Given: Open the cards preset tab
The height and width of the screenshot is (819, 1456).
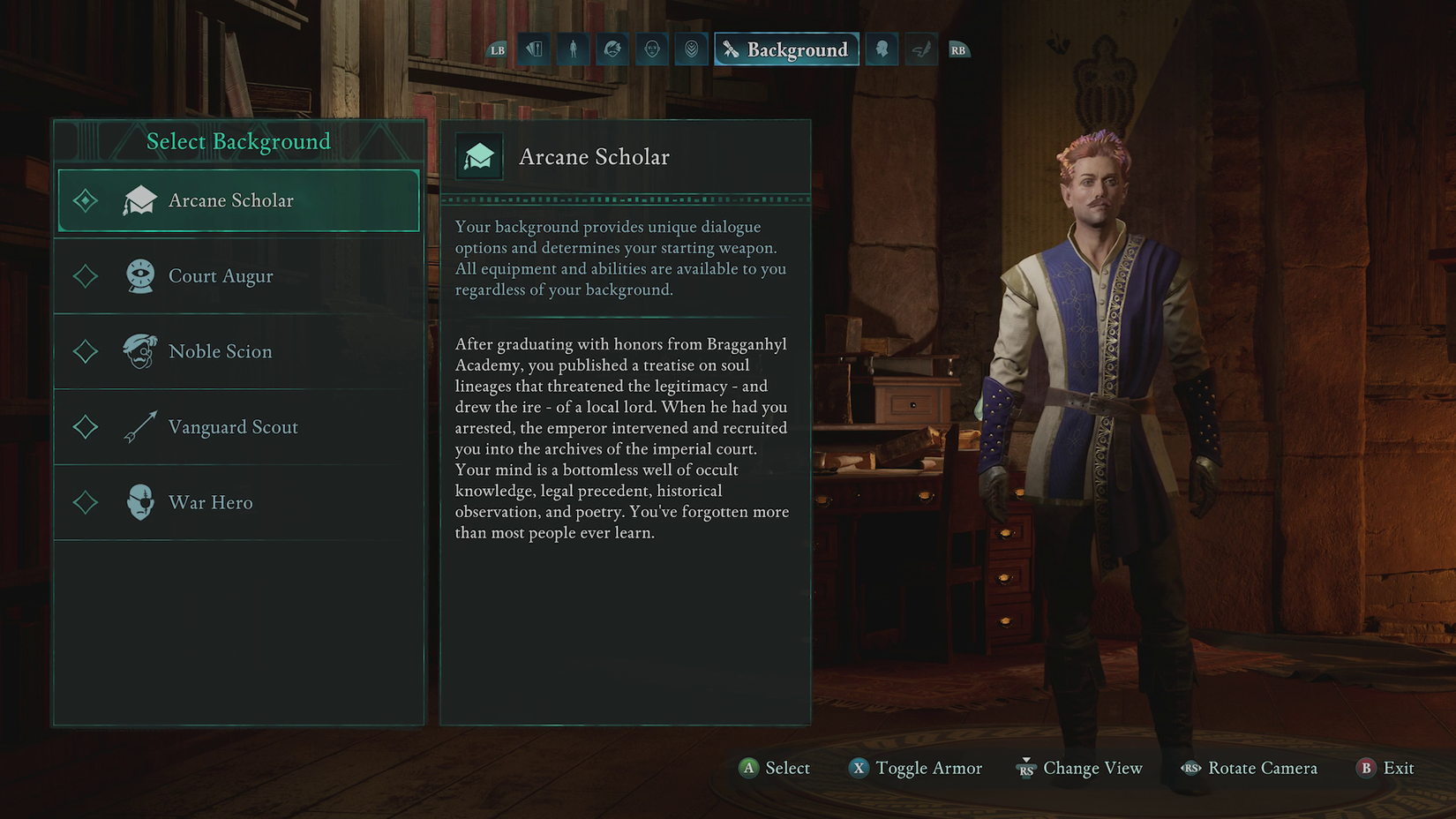Looking at the screenshot, I should [x=534, y=49].
